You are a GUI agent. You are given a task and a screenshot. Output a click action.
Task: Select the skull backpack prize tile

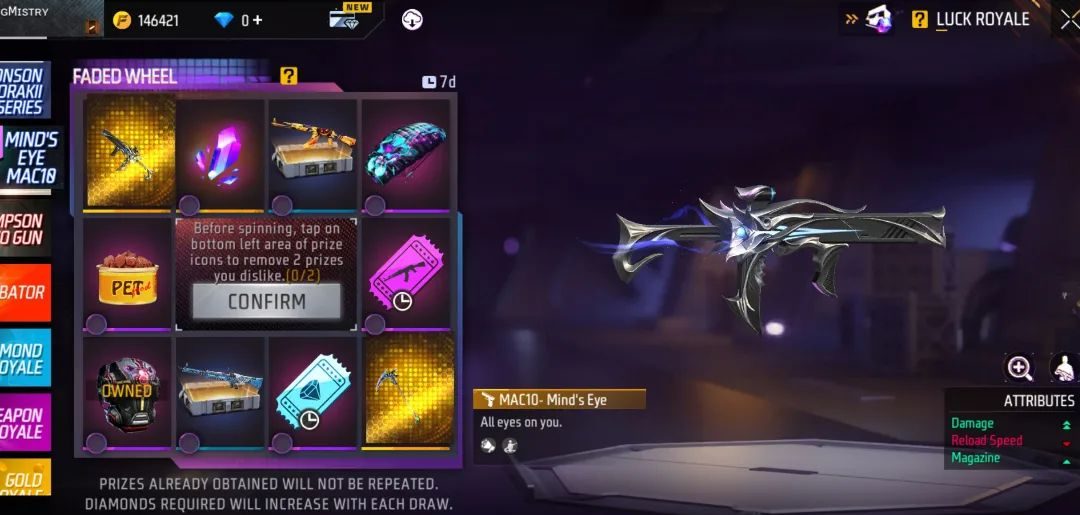coord(405,154)
